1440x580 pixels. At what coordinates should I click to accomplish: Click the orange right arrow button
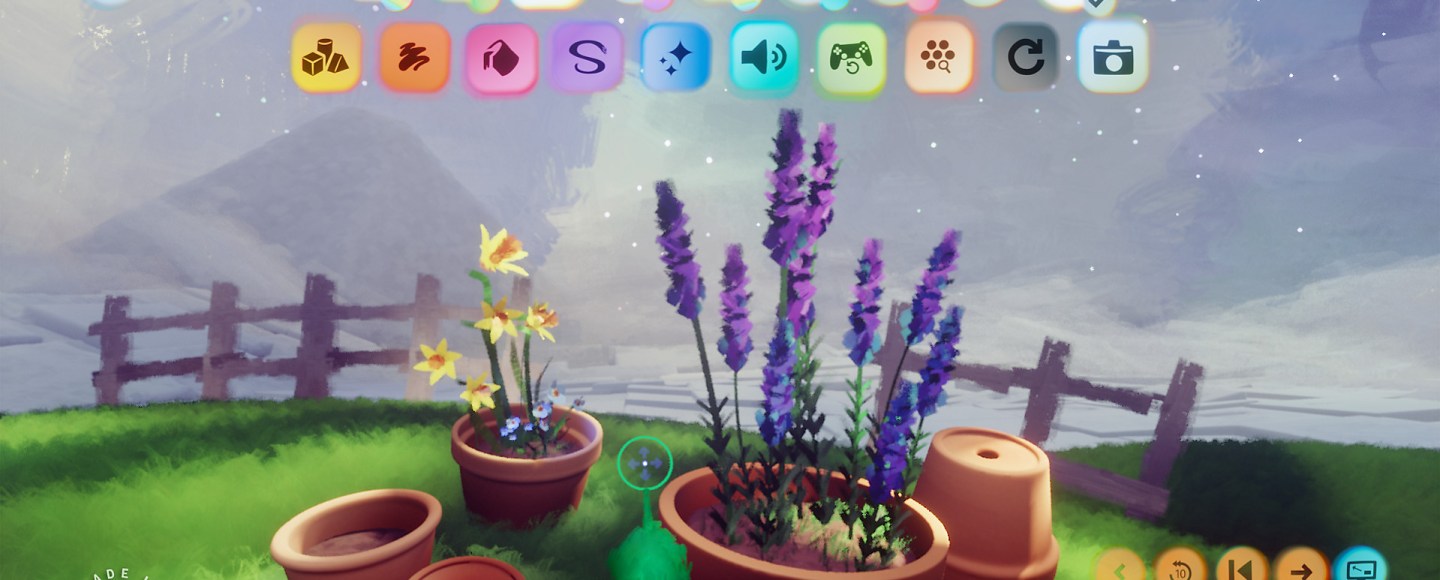coord(1301,570)
